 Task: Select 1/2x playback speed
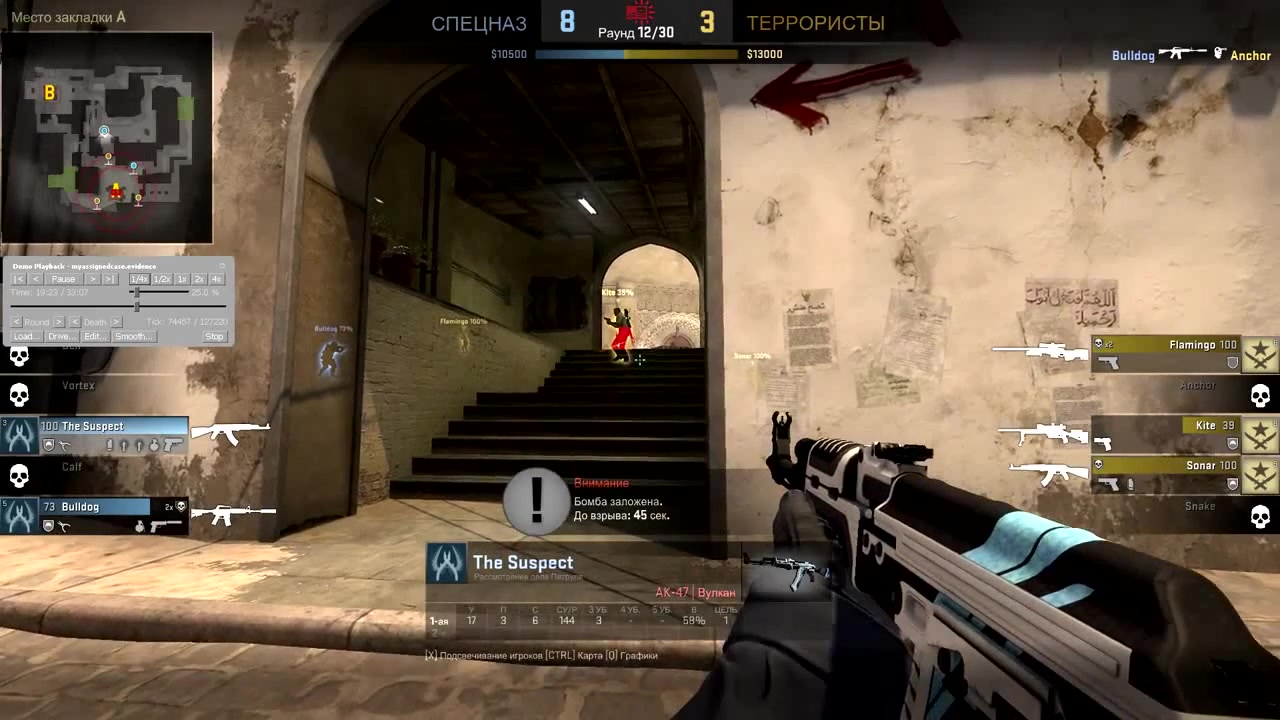(x=162, y=279)
